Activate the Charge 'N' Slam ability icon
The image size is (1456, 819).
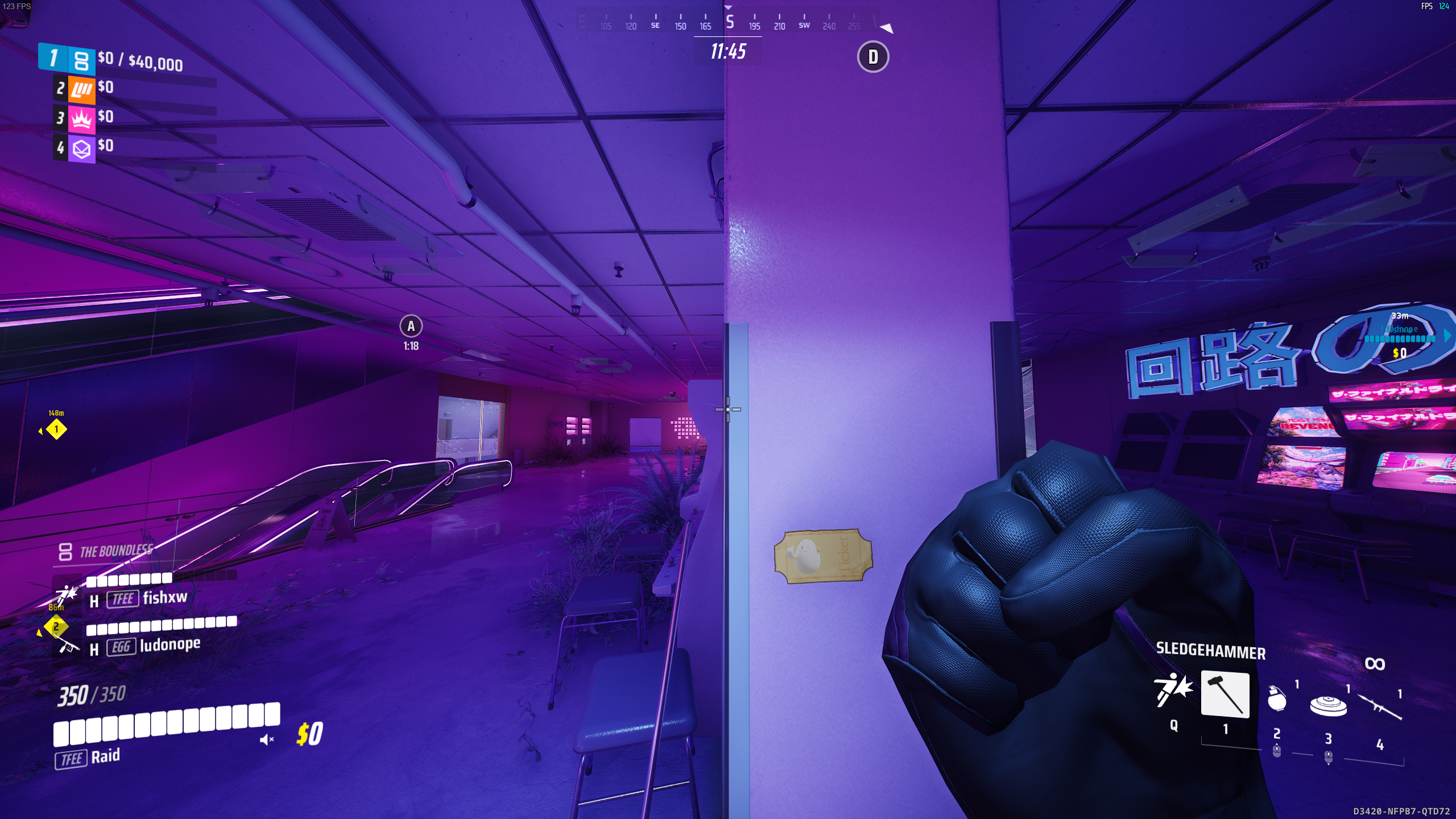coord(1173,690)
